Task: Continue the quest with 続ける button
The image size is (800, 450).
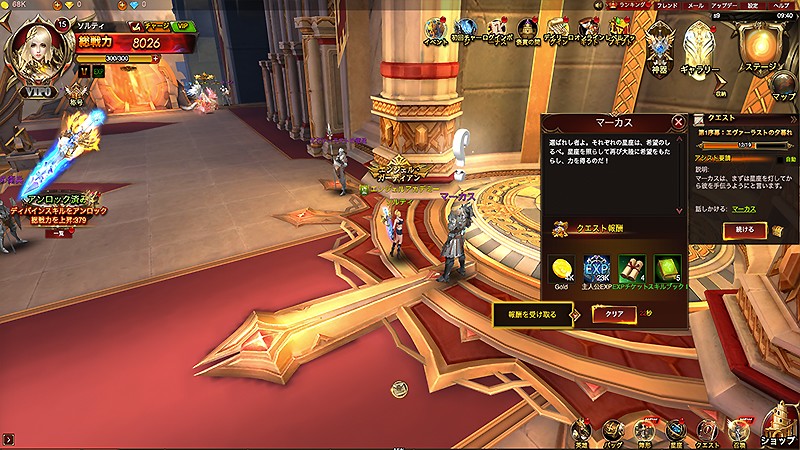Action: coord(745,230)
